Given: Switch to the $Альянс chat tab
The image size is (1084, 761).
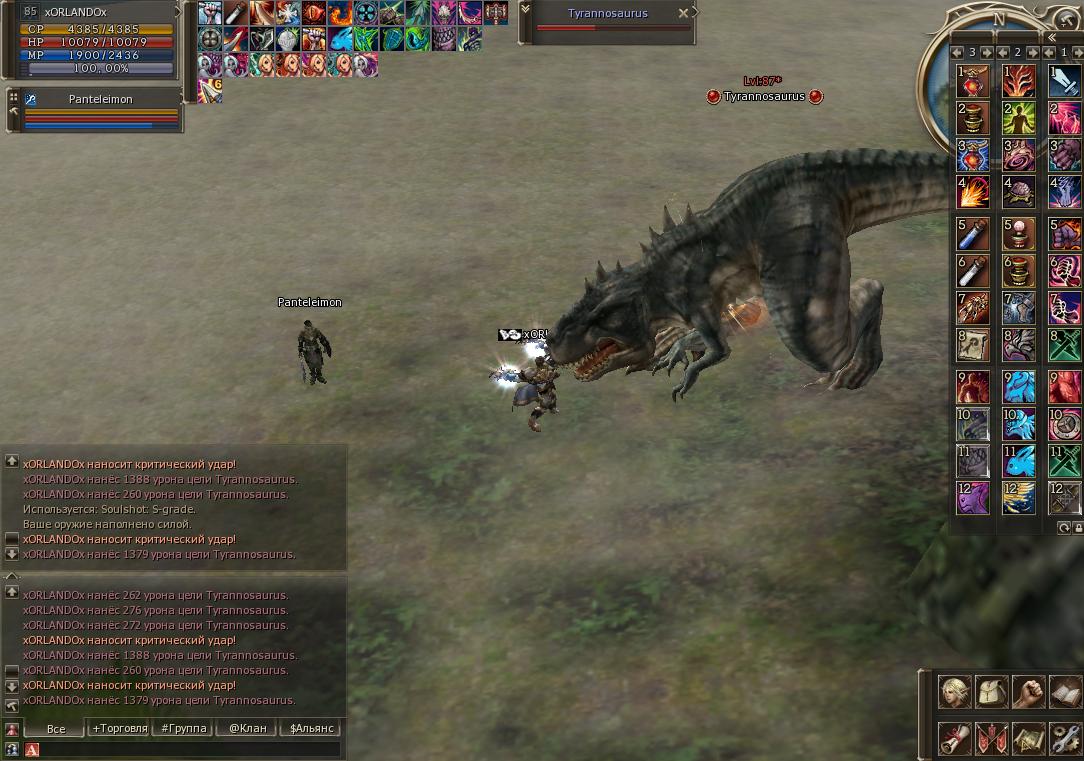Looking at the screenshot, I should coord(311,728).
